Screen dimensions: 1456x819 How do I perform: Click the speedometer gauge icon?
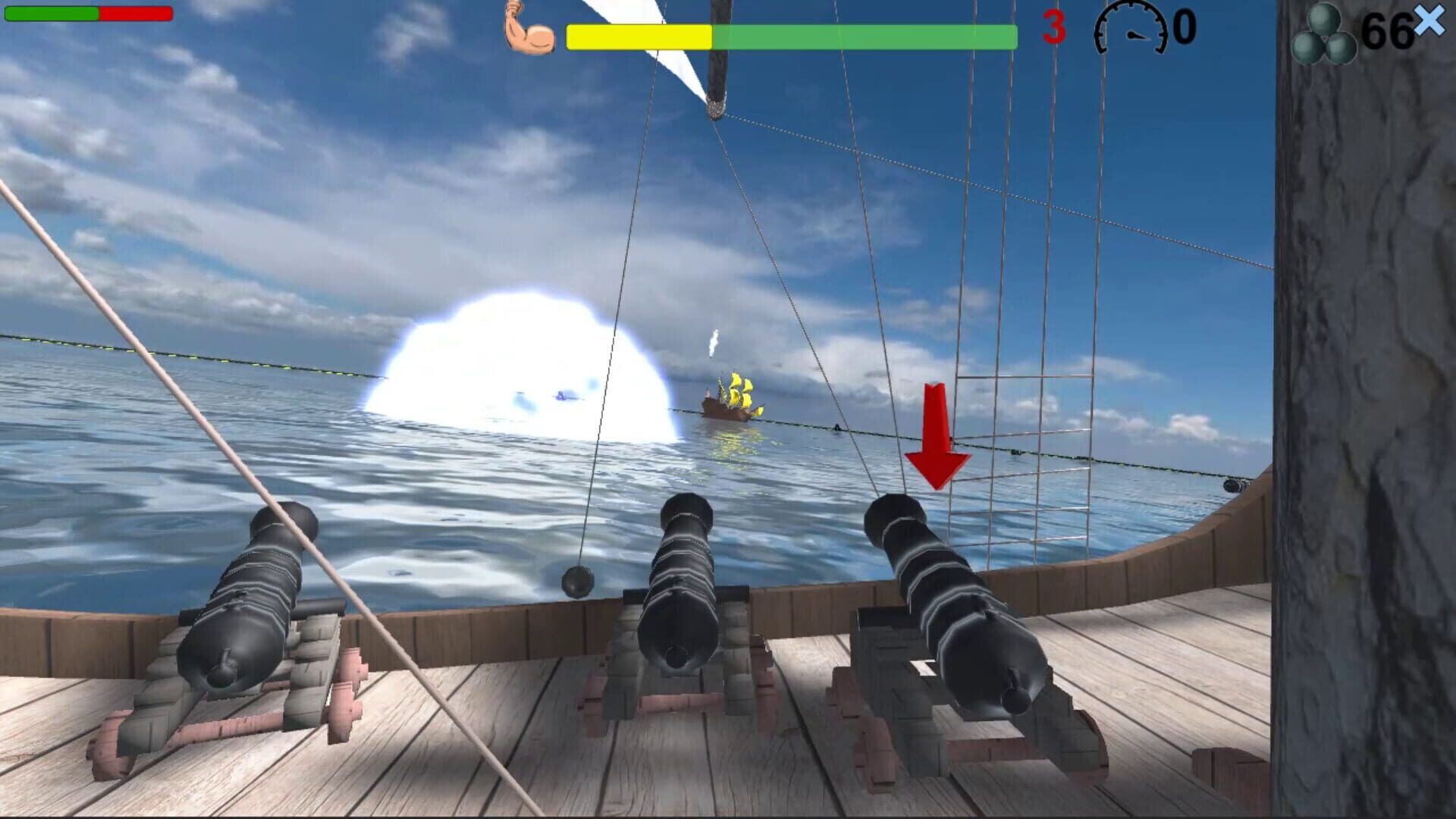1130,30
